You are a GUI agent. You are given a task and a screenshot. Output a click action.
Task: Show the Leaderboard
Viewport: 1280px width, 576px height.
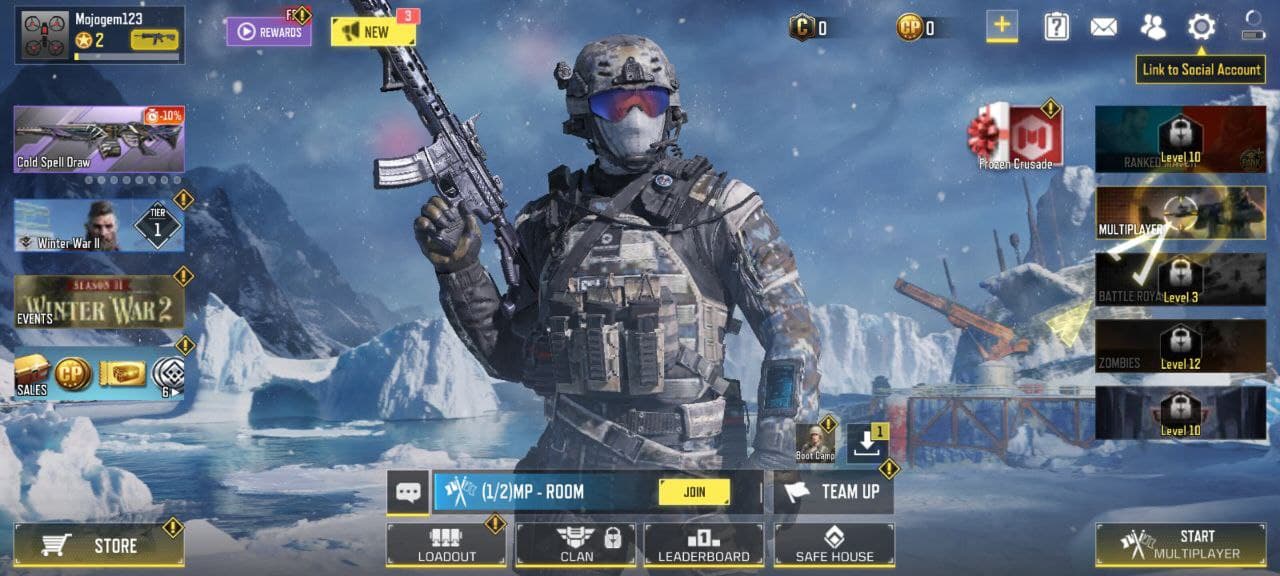(x=704, y=545)
